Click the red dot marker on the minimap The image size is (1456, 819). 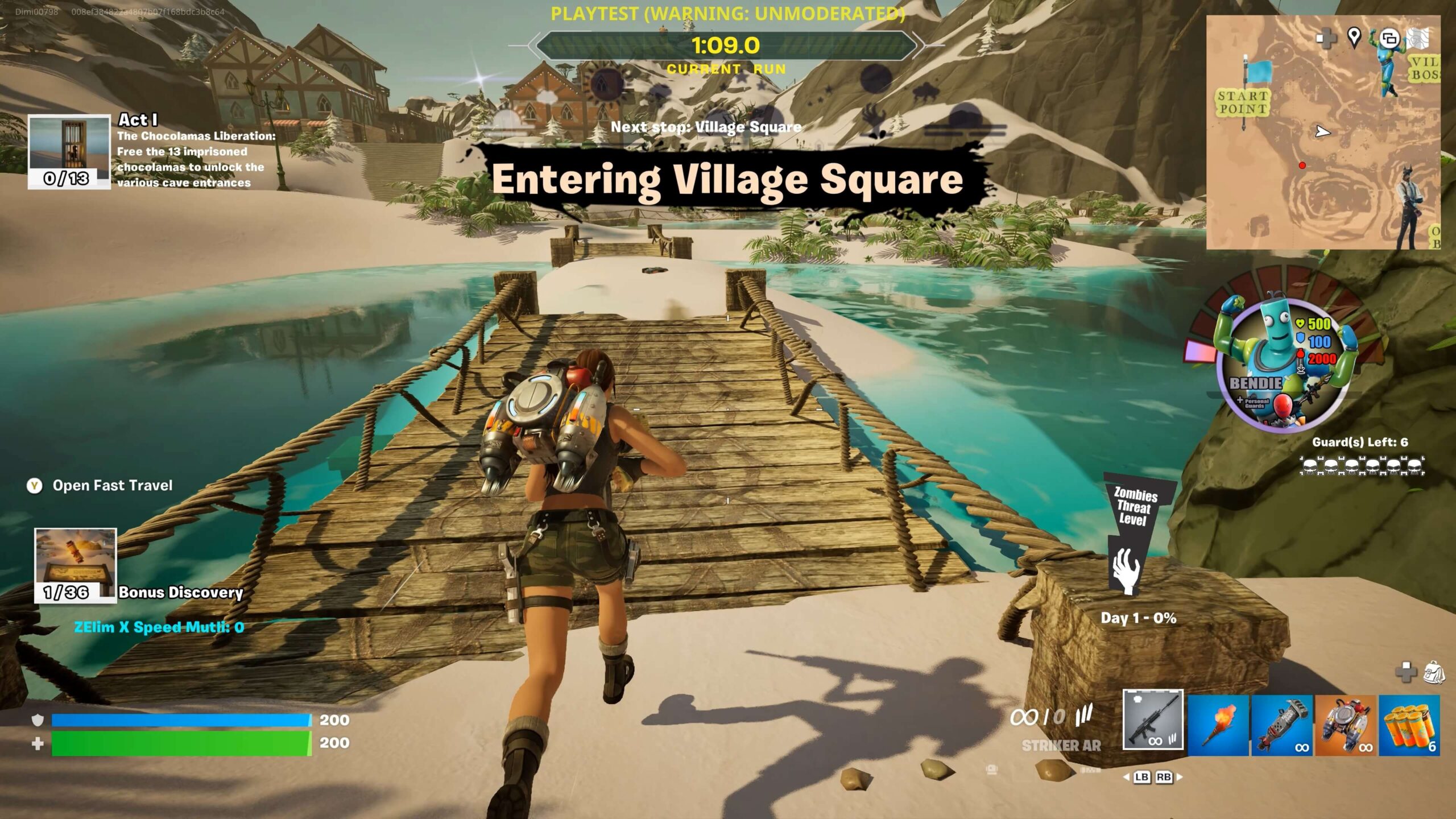click(1302, 166)
